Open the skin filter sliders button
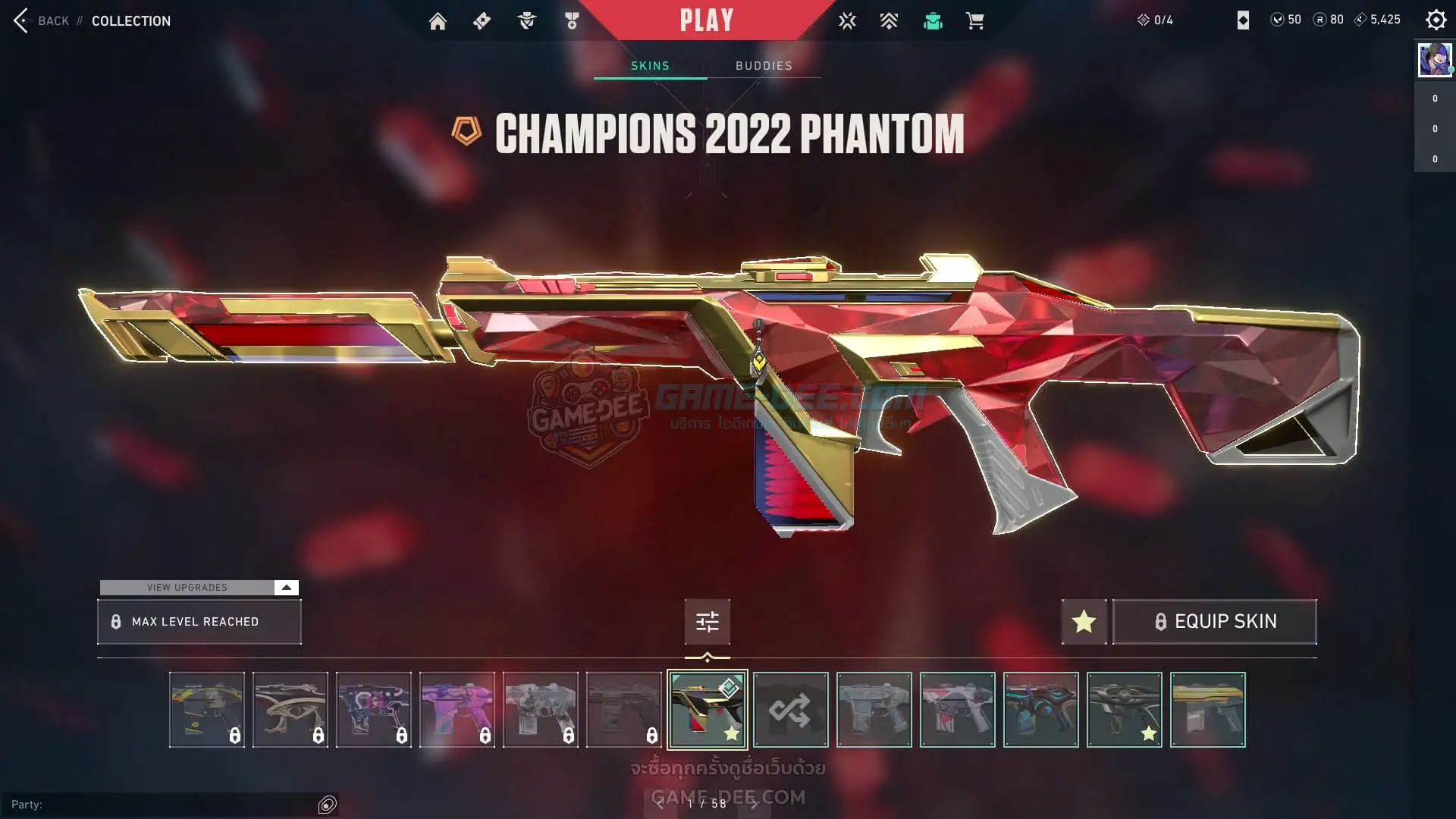The width and height of the screenshot is (1456, 819). click(707, 622)
